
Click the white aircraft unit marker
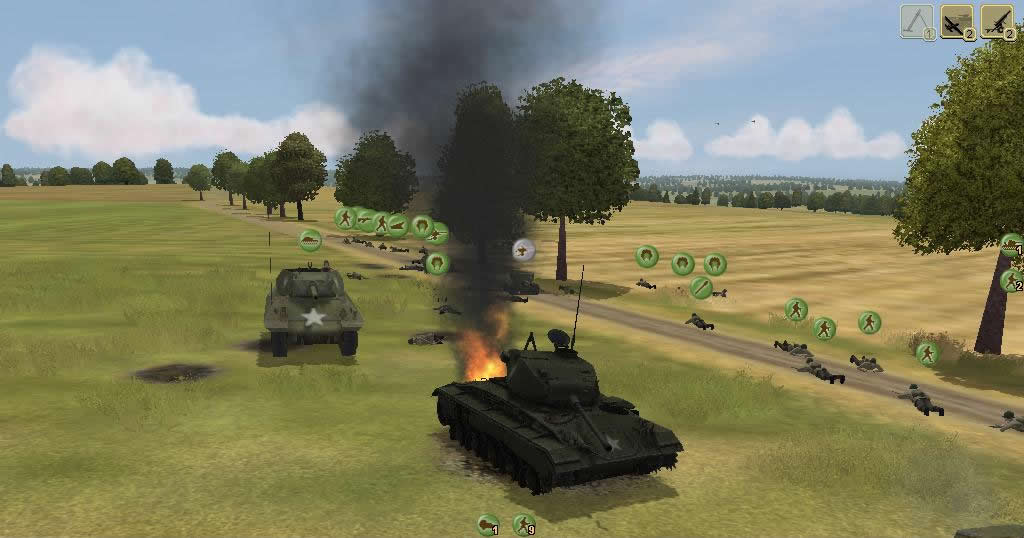[523, 250]
